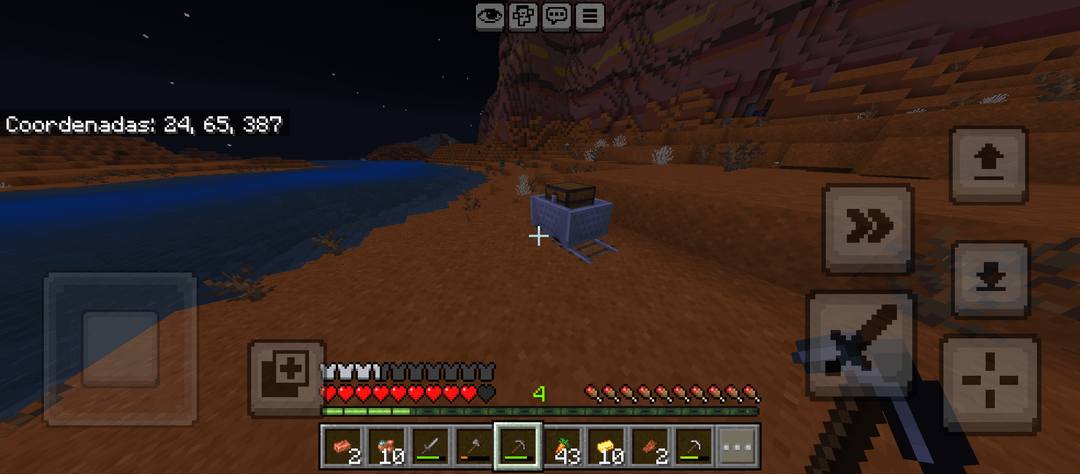Open the inventory with the three-dots slot

click(x=738, y=445)
